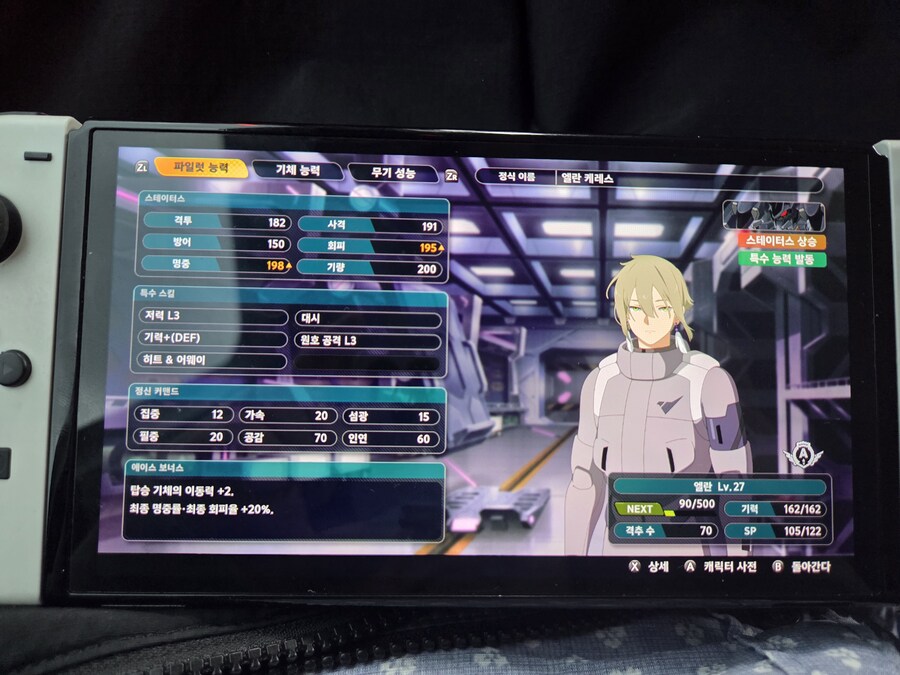Switch to the 기체 능력 tab
The height and width of the screenshot is (675, 900).
(x=298, y=170)
